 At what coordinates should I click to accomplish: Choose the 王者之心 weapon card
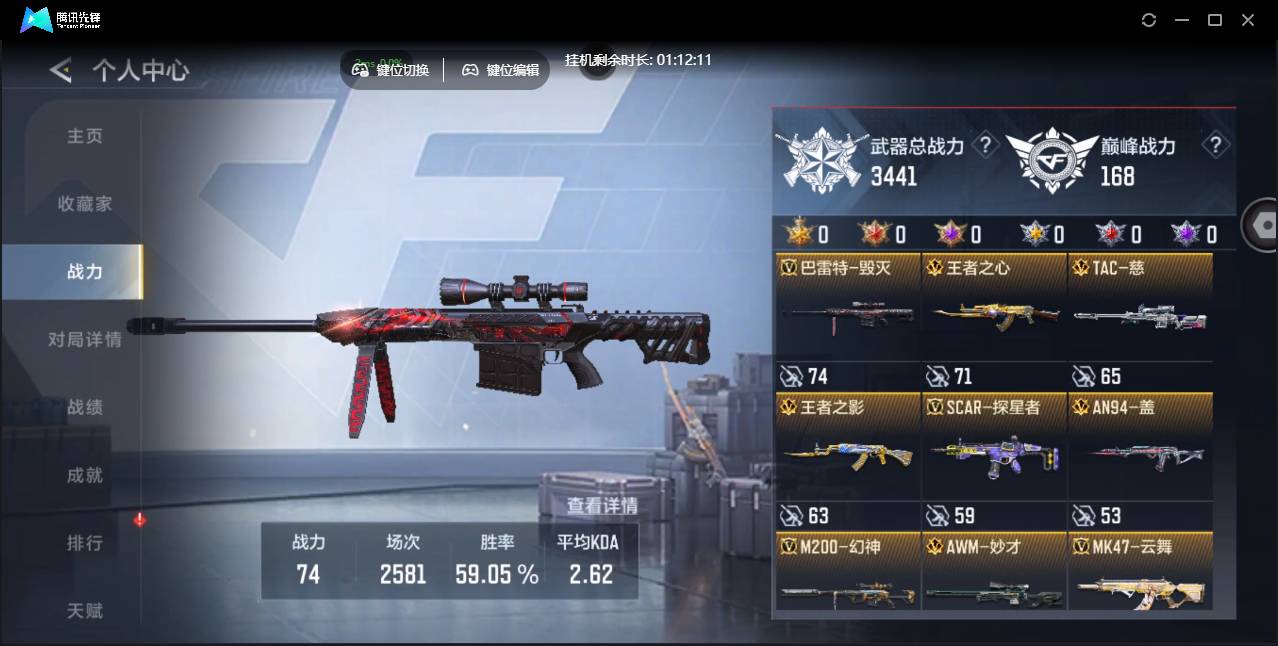pyautogui.click(x=994, y=307)
